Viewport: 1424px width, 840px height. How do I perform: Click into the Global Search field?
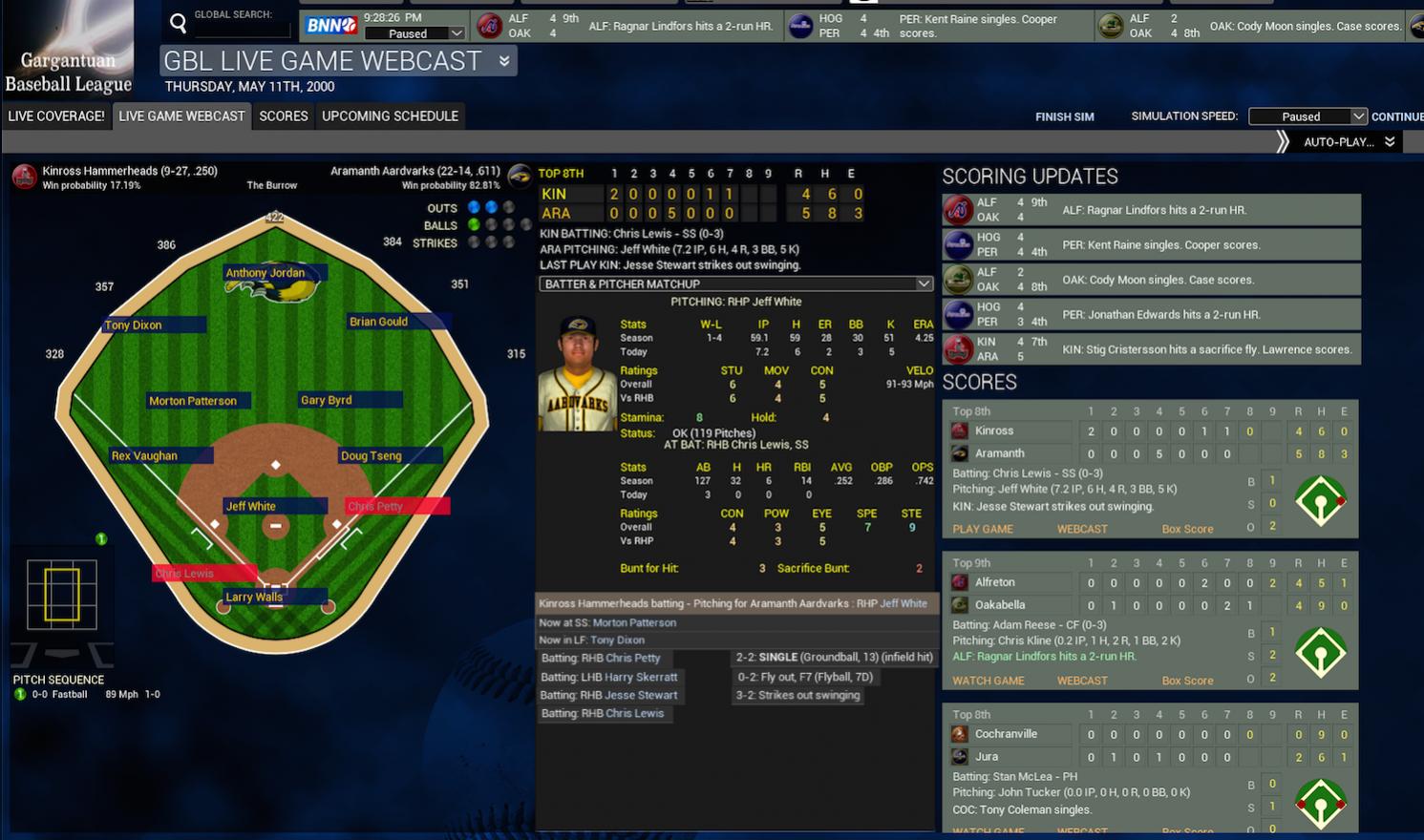242,31
